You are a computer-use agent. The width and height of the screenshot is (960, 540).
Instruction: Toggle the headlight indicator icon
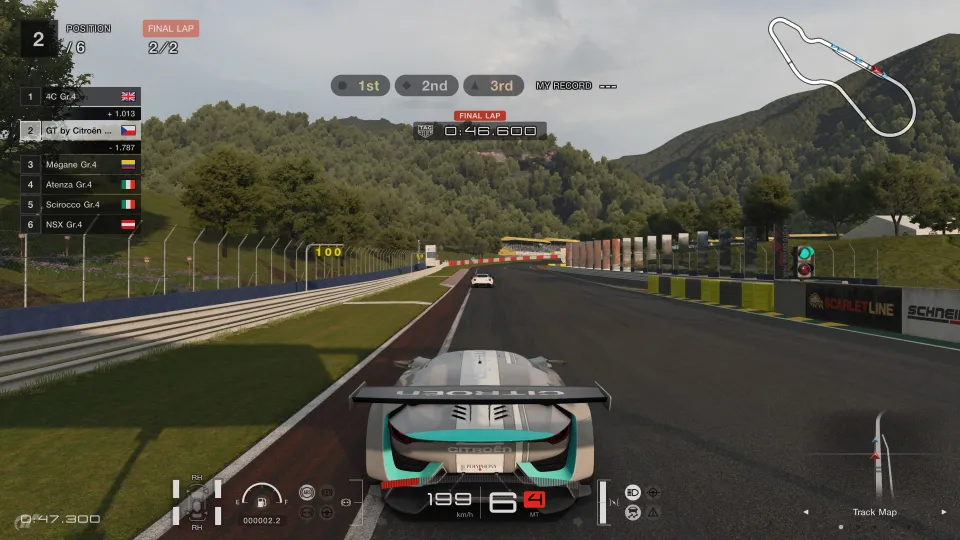coord(633,492)
